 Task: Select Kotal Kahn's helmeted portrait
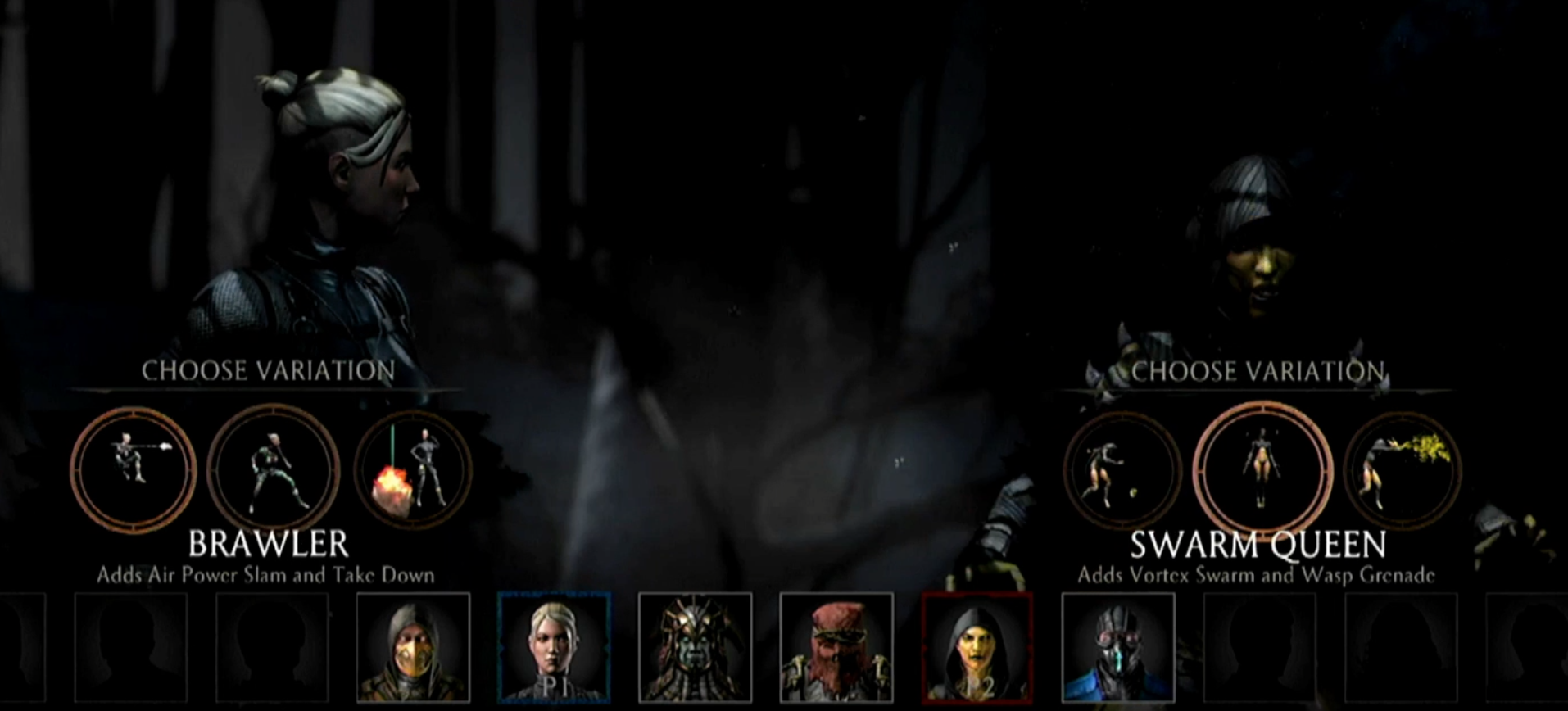[x=695, y=647]
